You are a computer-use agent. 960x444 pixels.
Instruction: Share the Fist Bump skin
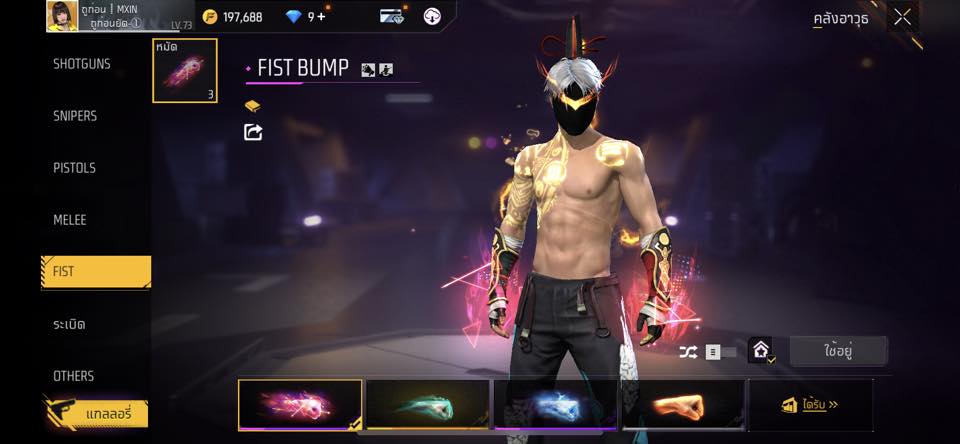click(253, 132)
